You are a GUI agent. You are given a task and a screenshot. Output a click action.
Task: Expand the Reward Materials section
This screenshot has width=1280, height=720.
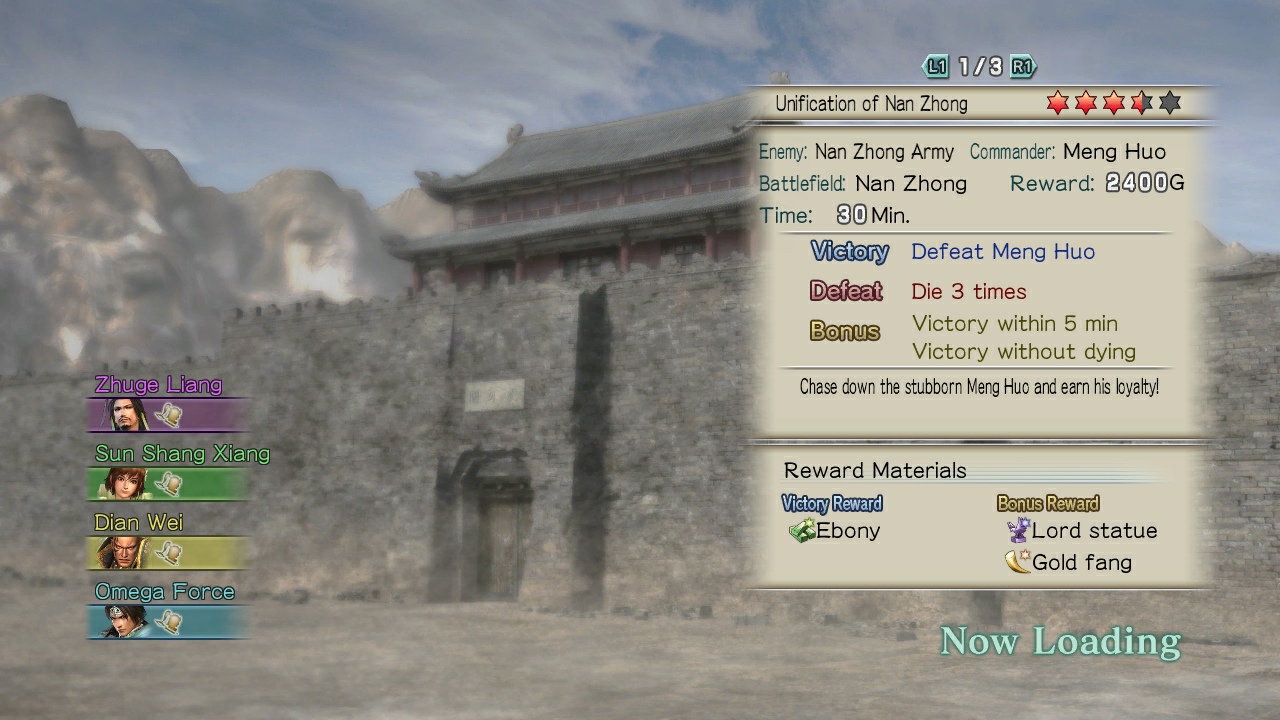pyautogui.click(x=874, y=470)
